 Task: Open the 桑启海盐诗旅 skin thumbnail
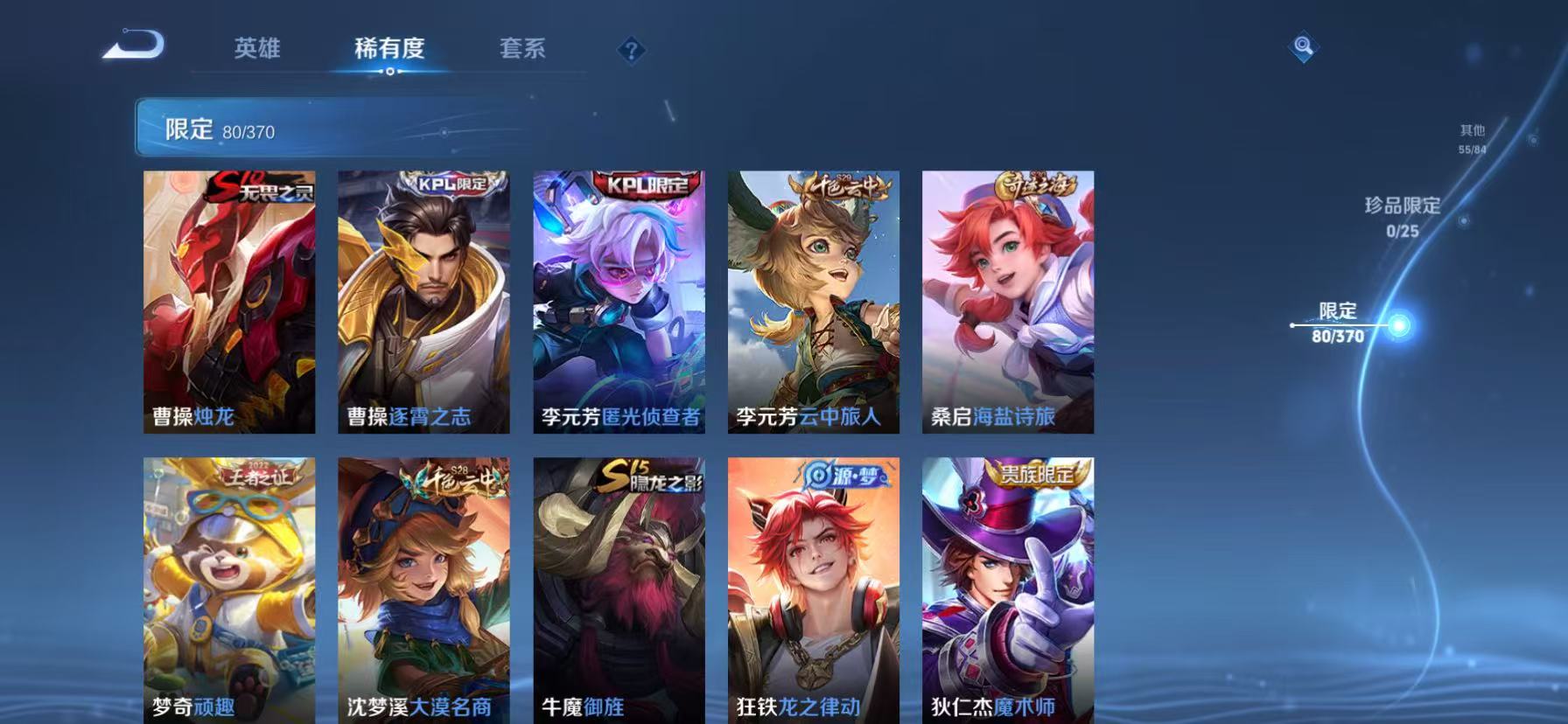point(1008,302)
